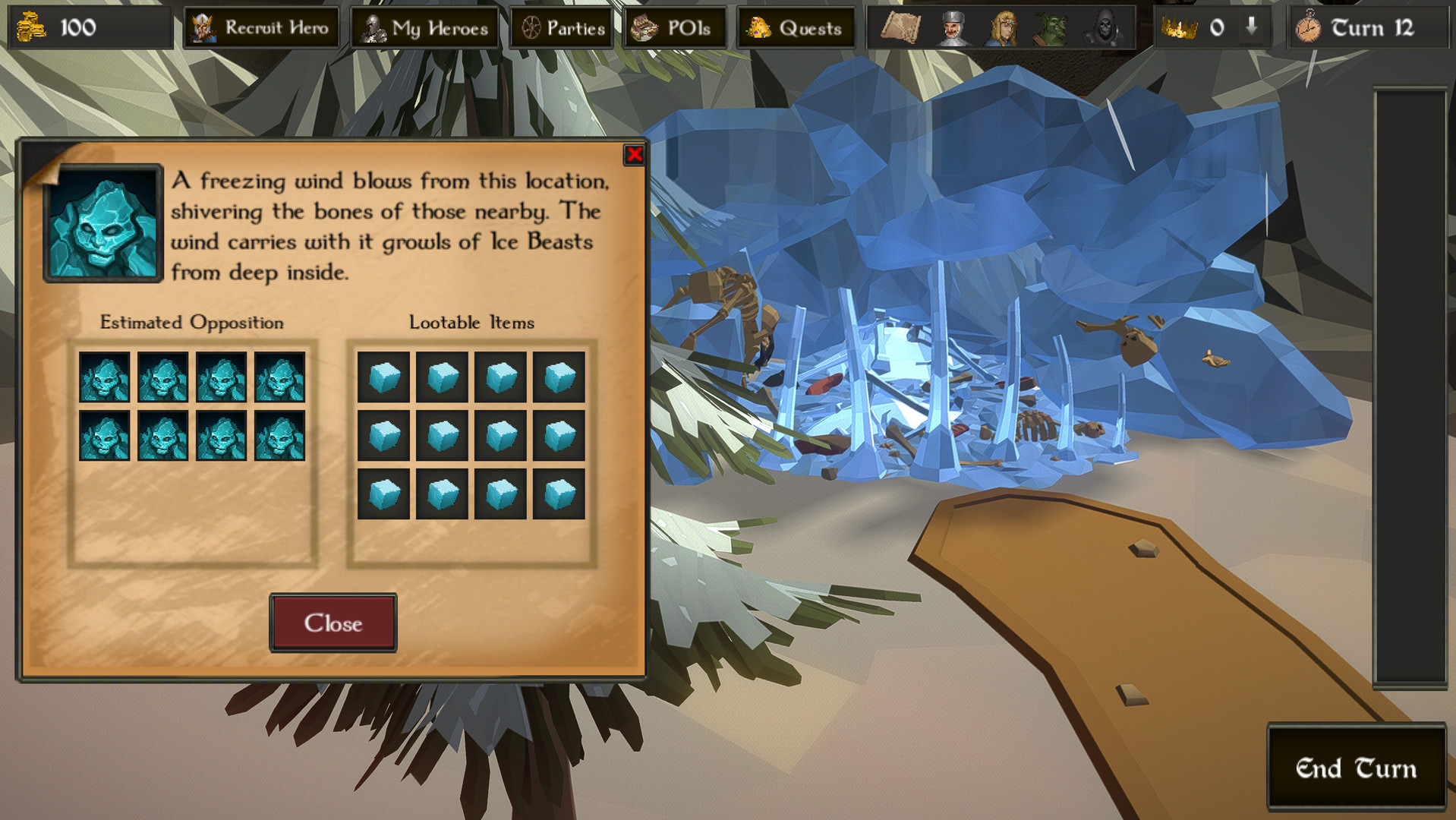Click the soldier portrait filter

coord(953,27)
